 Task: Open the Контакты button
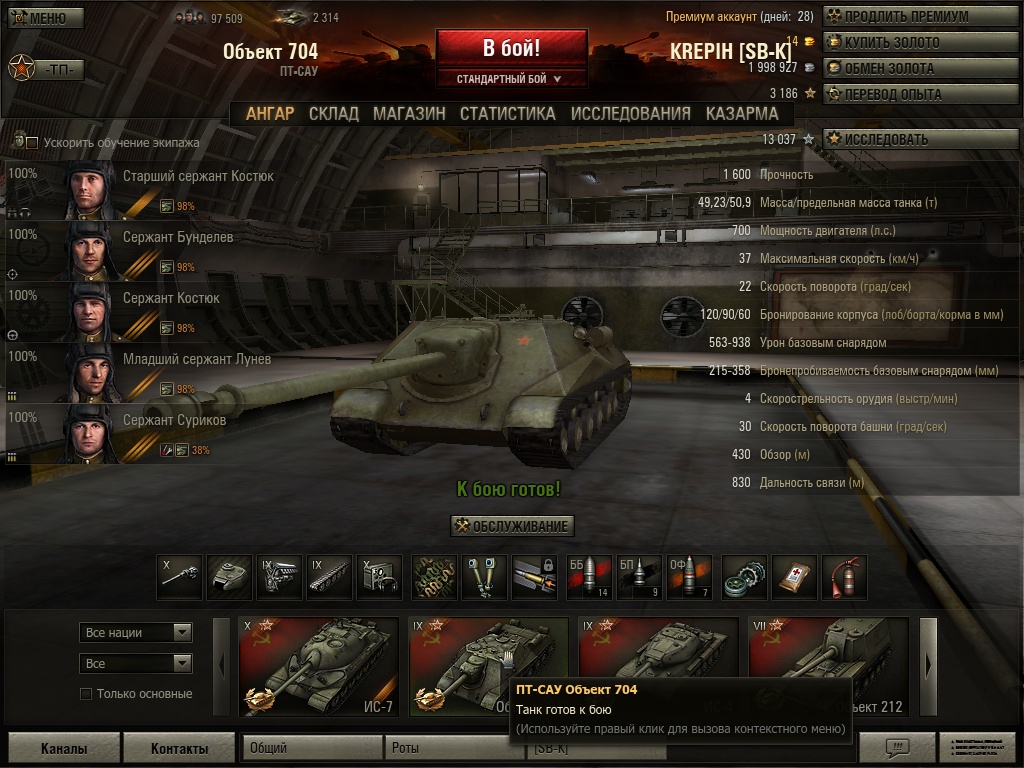179,748
